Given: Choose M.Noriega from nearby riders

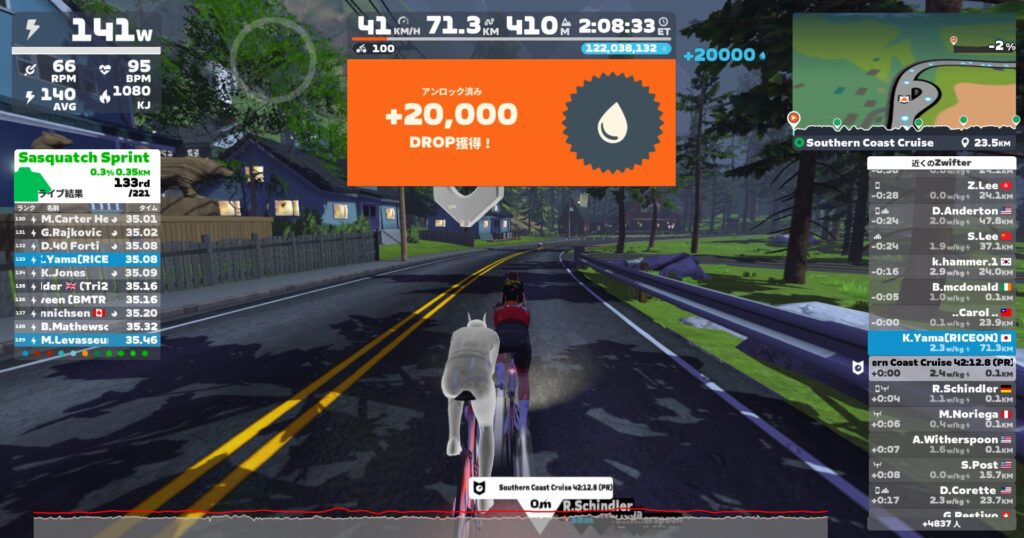Looking at the screenshot, I should [940, 419].
